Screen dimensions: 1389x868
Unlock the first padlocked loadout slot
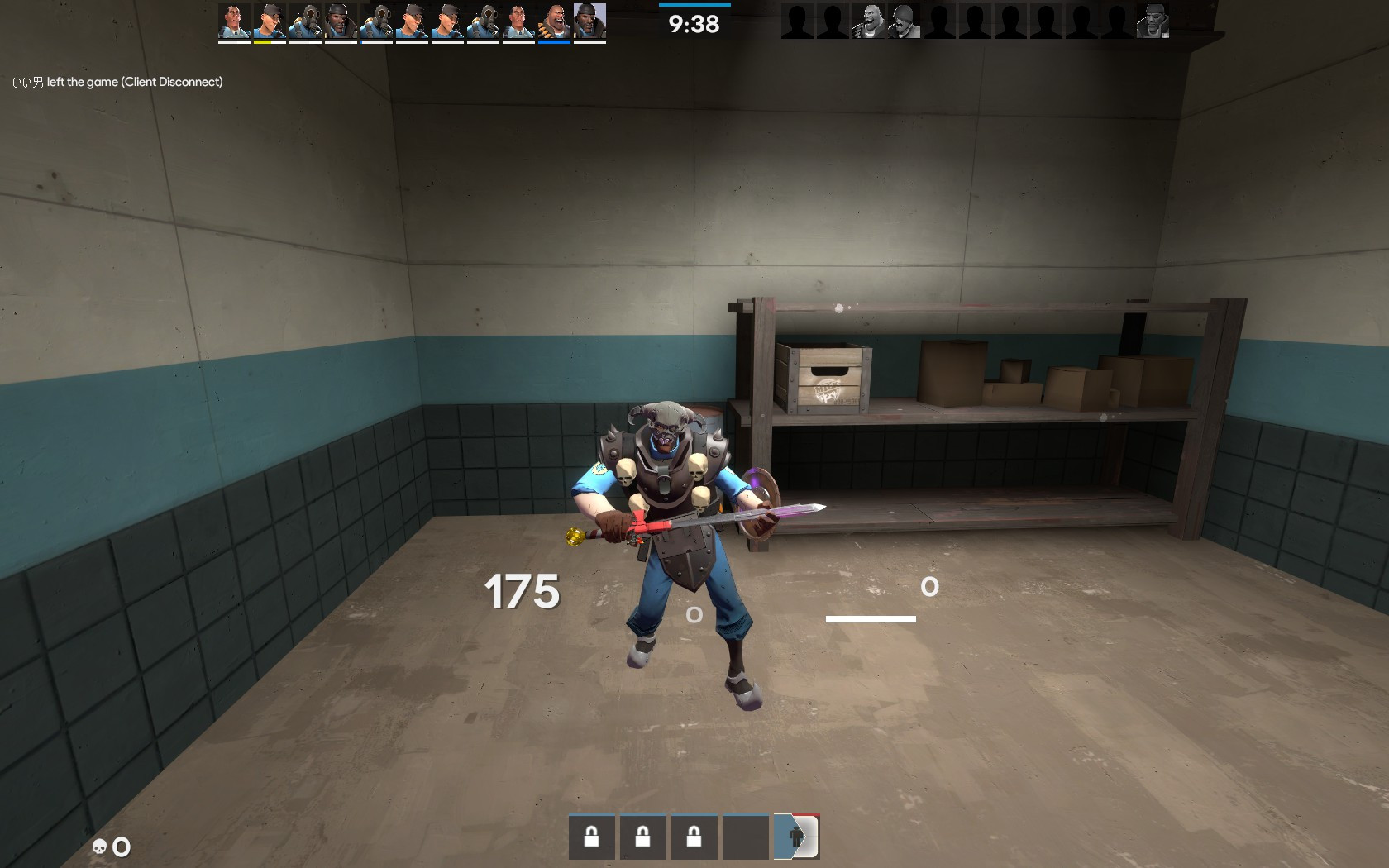pyautogui.click(x=592, y=837)
